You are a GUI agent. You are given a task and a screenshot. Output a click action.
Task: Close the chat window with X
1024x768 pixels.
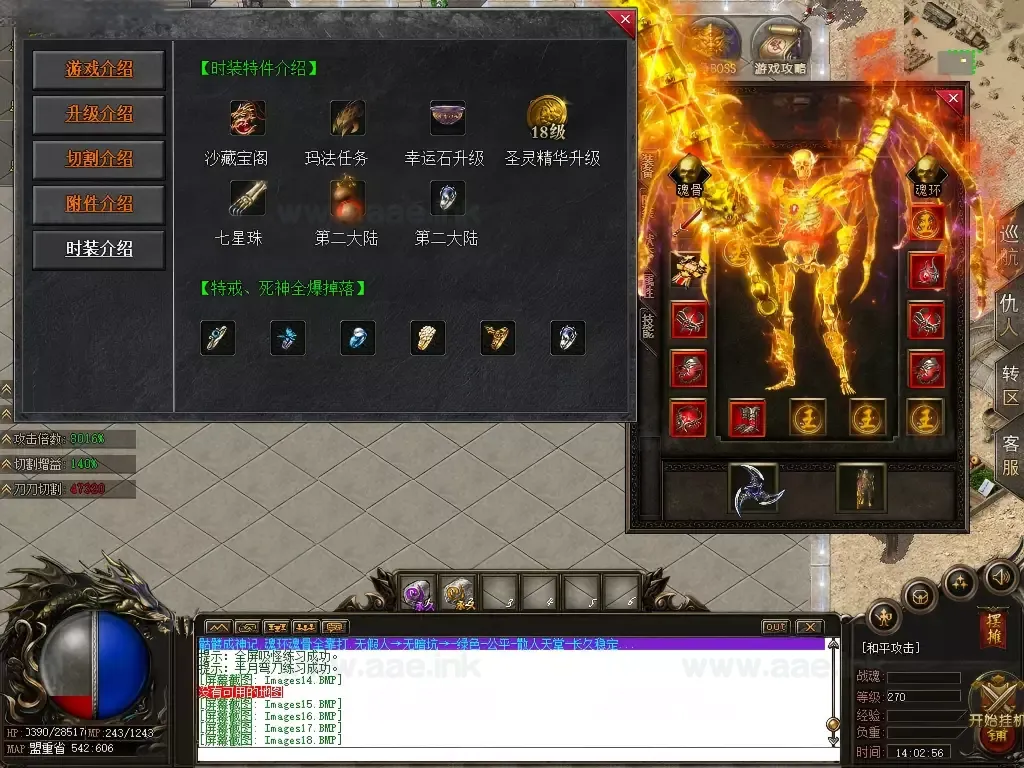pos(808,627)
